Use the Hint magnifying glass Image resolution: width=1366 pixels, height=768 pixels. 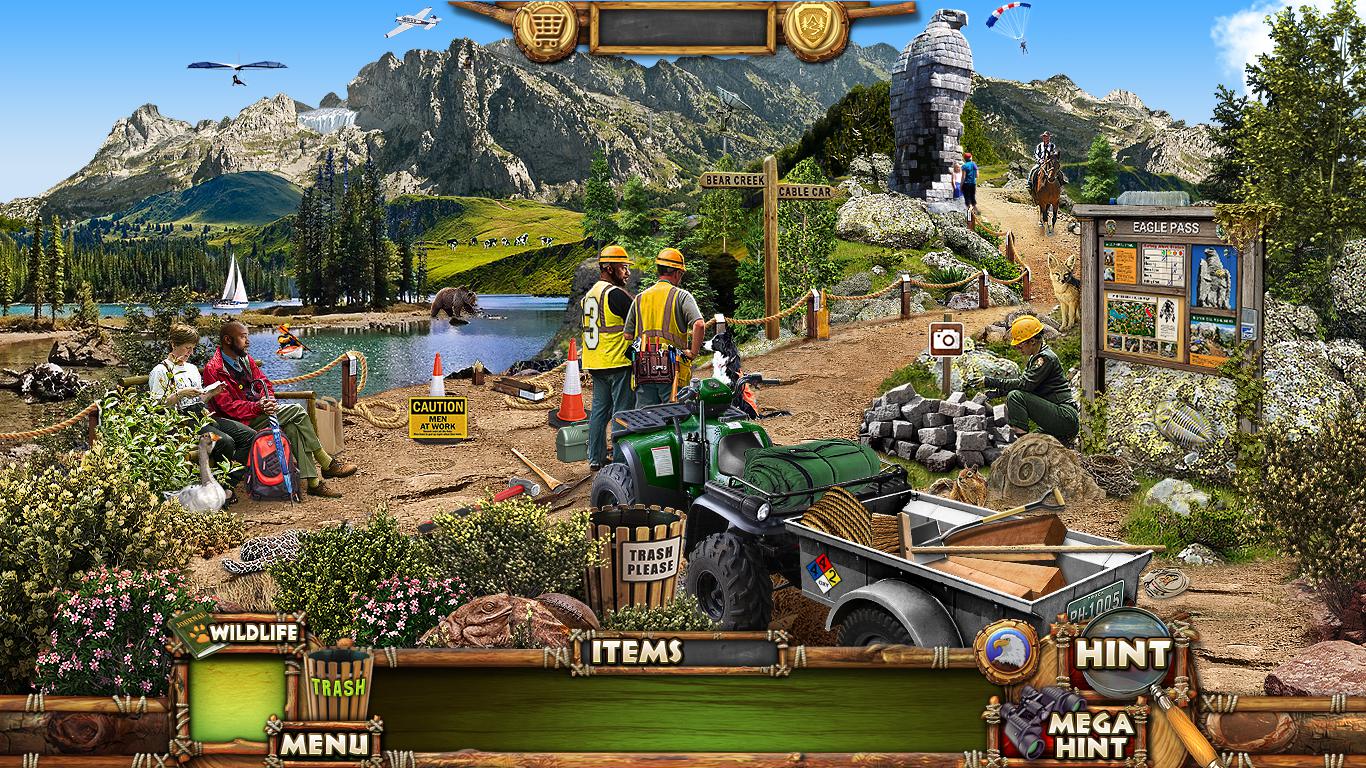point(1122,654)
